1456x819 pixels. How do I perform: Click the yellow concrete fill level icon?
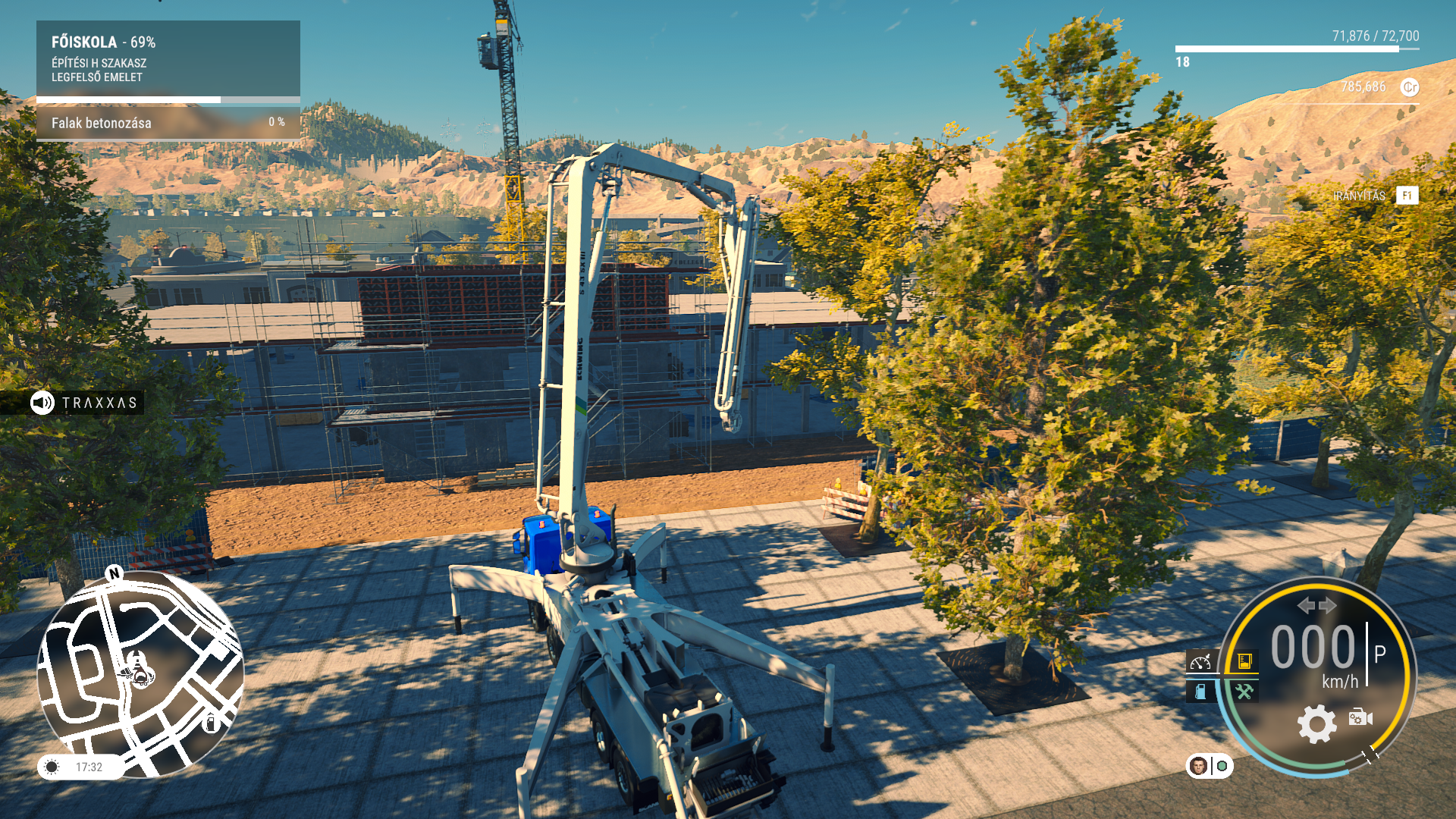[x=1244, y=661]
